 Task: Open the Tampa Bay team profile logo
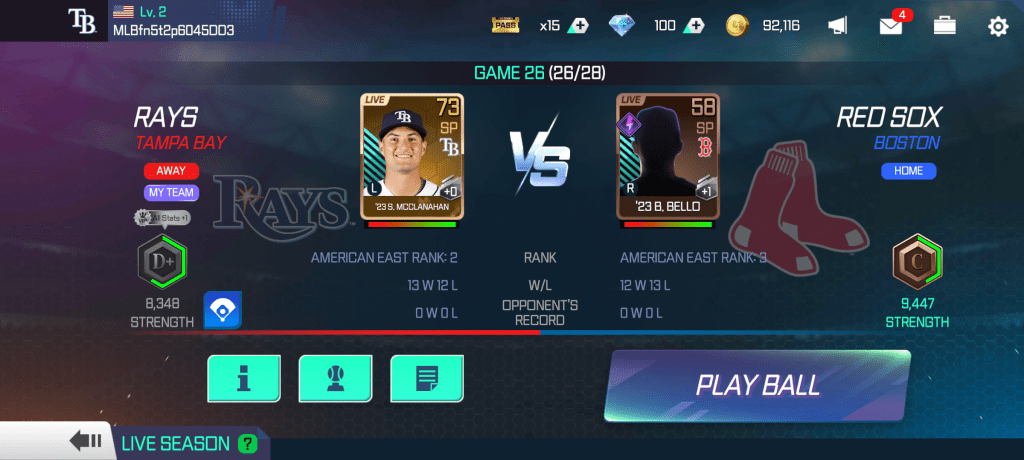[81, 20]
